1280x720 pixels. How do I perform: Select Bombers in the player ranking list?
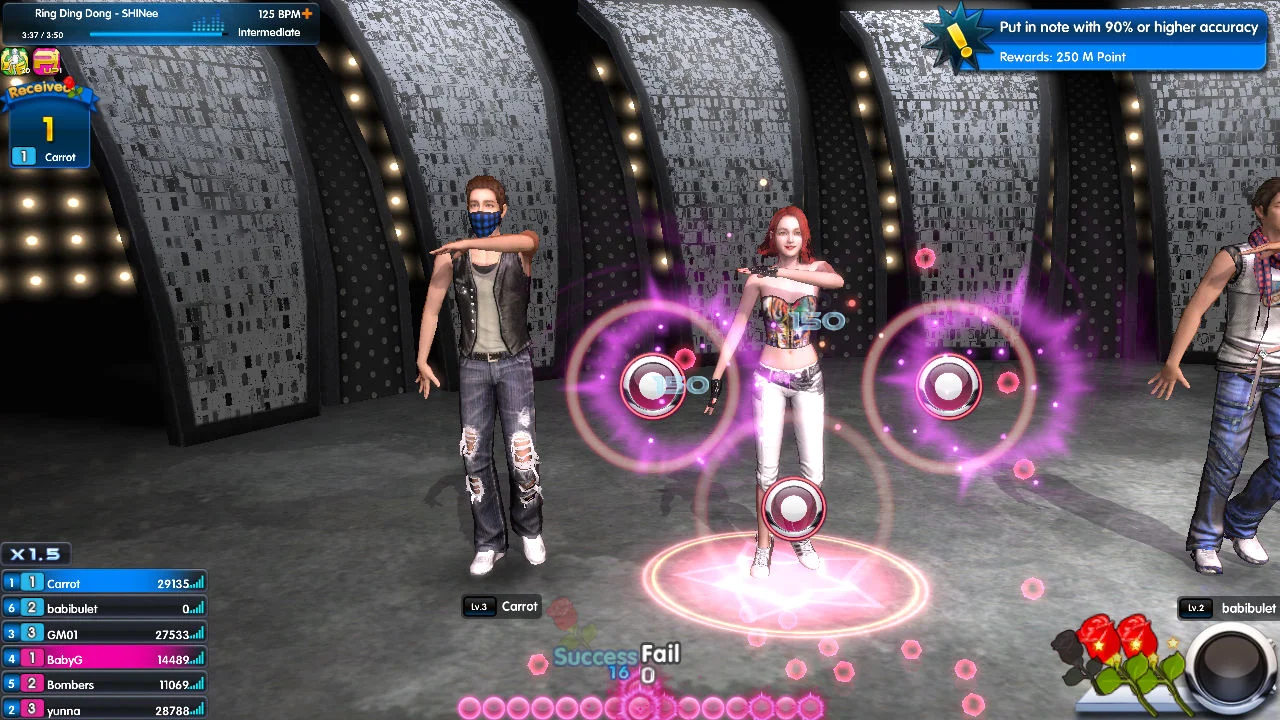[x=104, y=685]
